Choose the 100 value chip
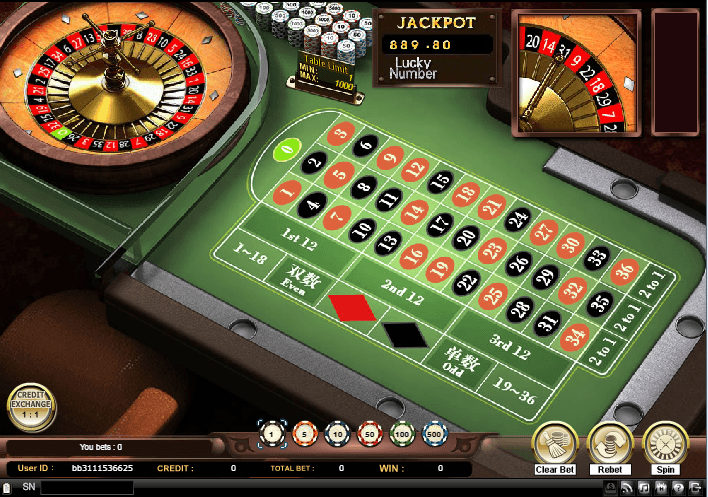Screen dimensions: 708x497 [x=402, y=435]
